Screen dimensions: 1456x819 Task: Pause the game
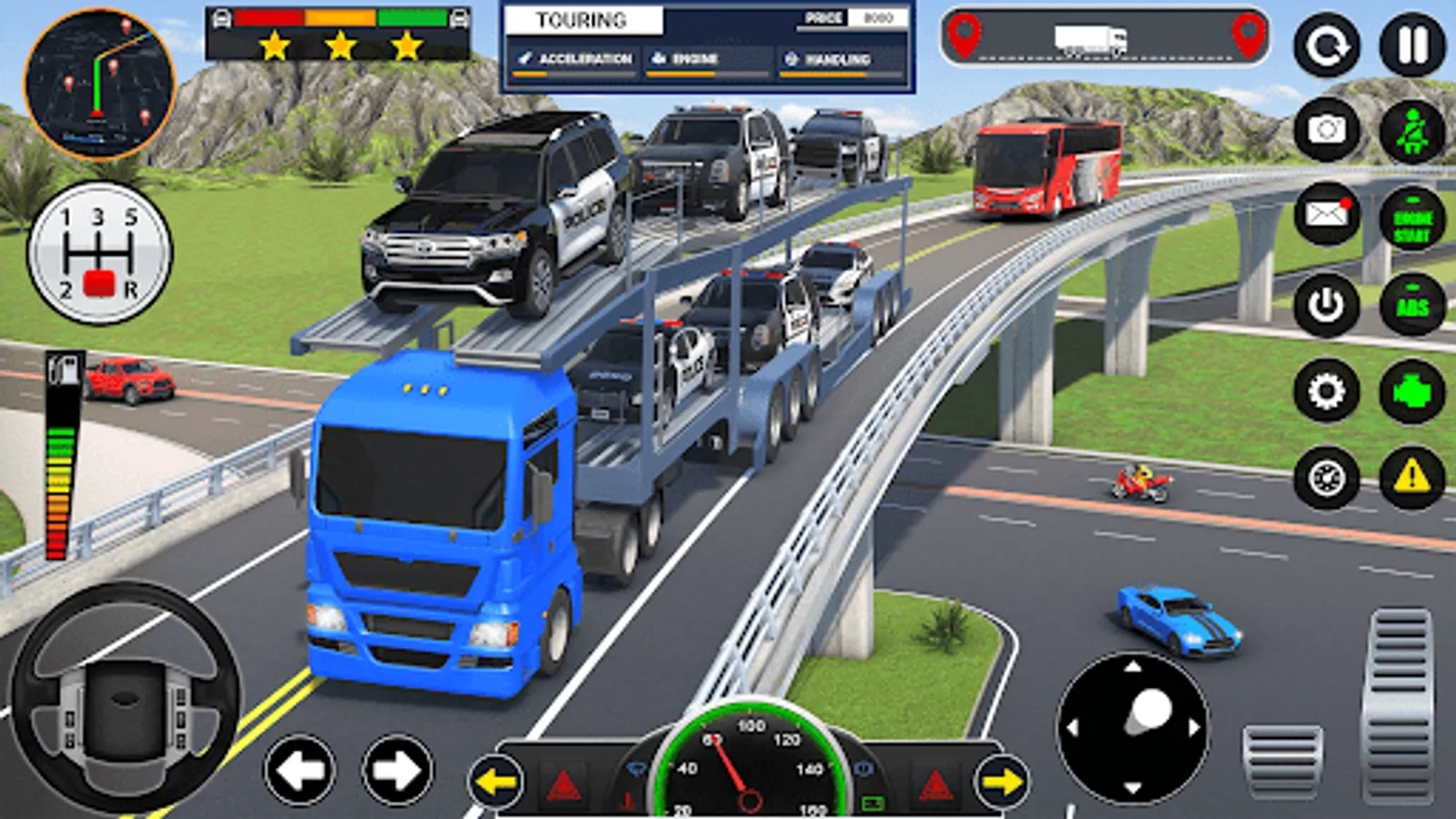click(1412, 45)
